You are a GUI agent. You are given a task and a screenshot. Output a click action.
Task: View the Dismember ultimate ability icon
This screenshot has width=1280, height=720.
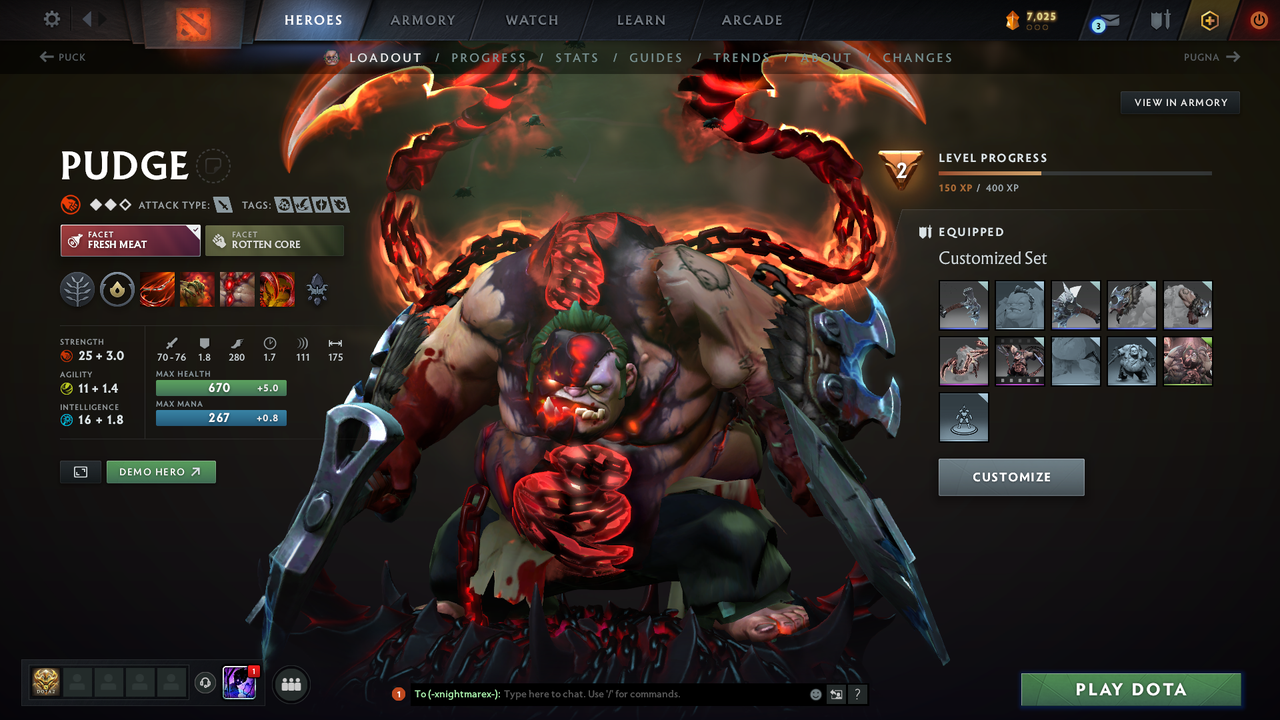pyautogui.click(x=277, y=290)
